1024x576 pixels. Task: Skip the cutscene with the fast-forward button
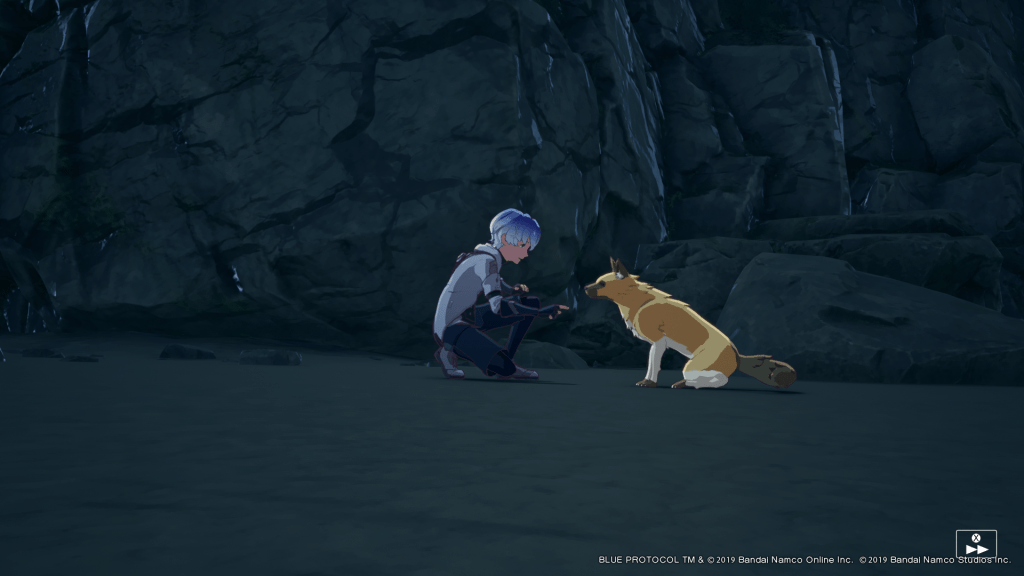click(x=976, y=544)
